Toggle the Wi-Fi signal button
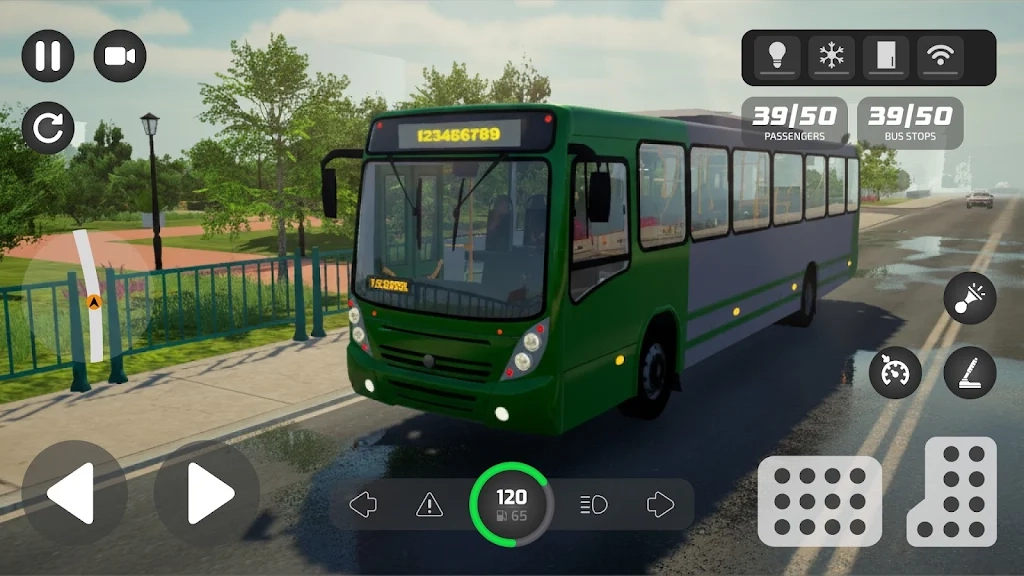This screenshot has height=576, width=1024. pyautogui.click(x=940, y=57)
